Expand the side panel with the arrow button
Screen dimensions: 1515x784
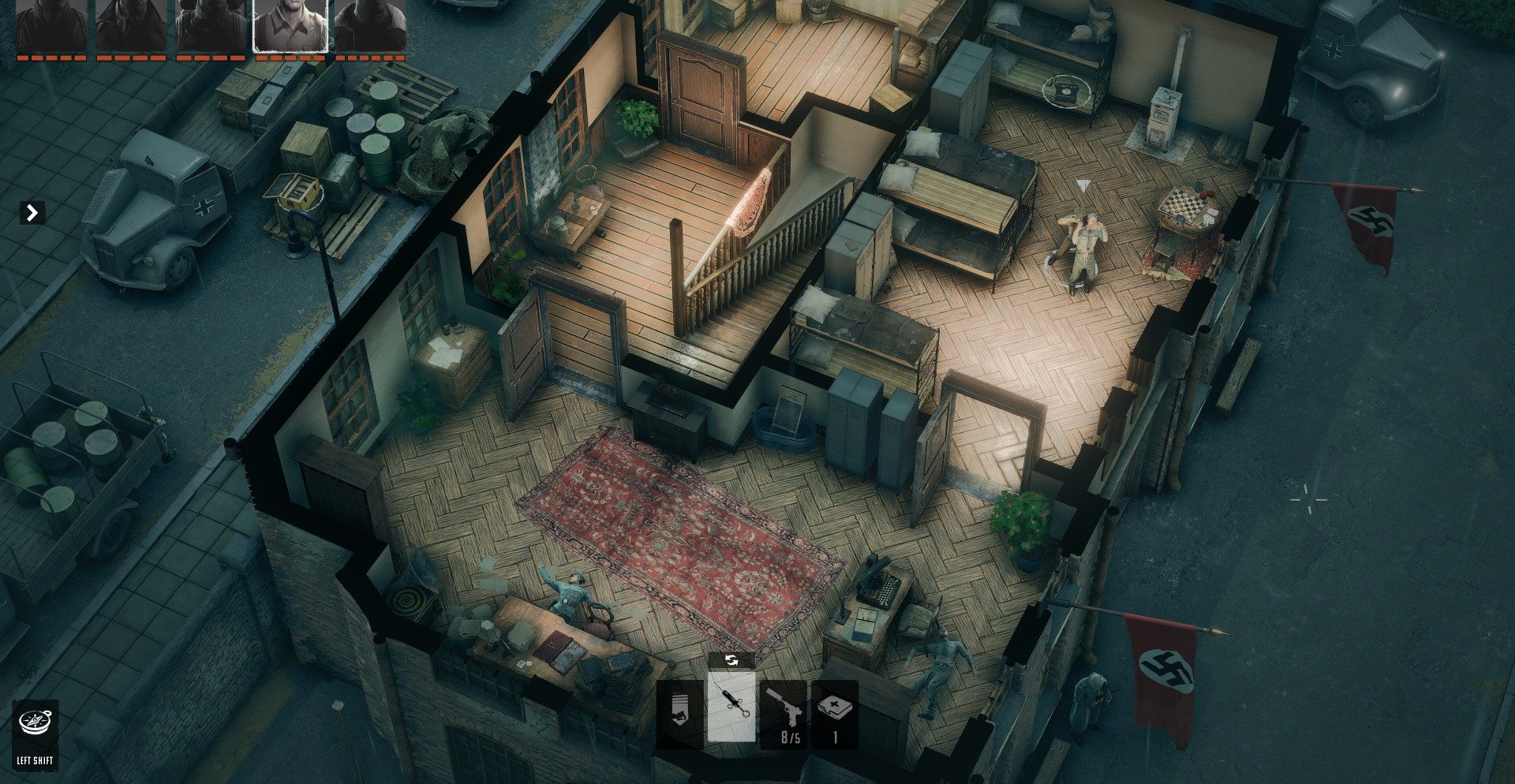32,213
